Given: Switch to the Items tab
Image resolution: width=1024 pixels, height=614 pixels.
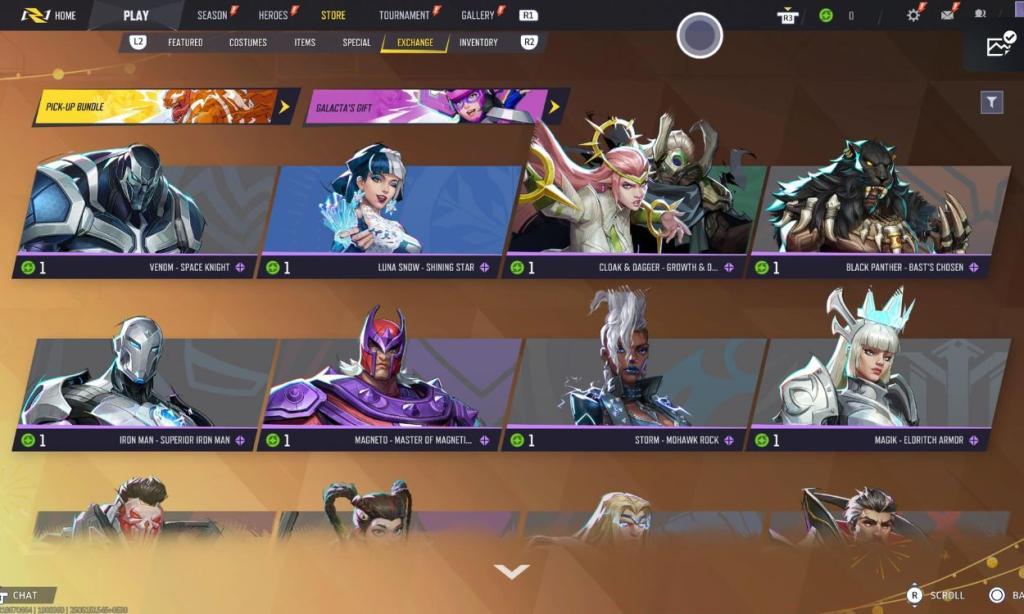Looking at the screenshot, I should tap(305, 43).
